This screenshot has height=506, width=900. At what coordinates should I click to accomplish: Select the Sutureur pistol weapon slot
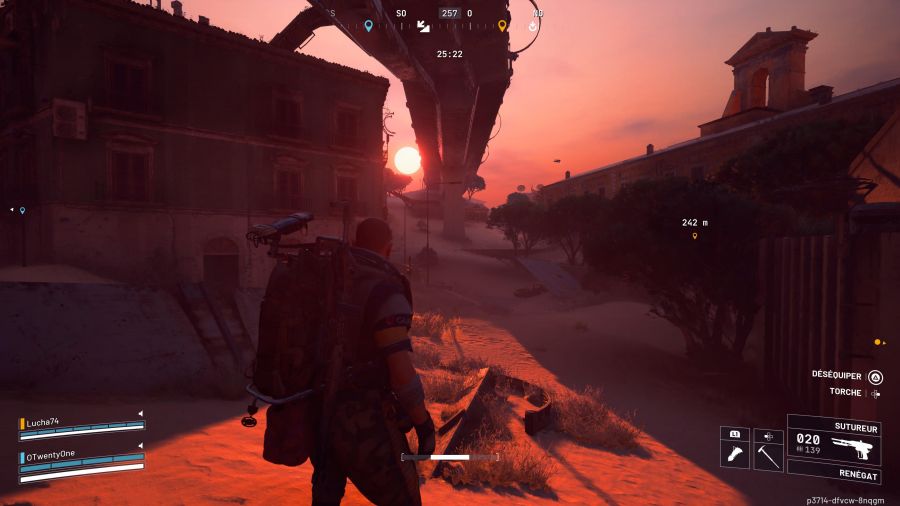click(x=833, y=443)
